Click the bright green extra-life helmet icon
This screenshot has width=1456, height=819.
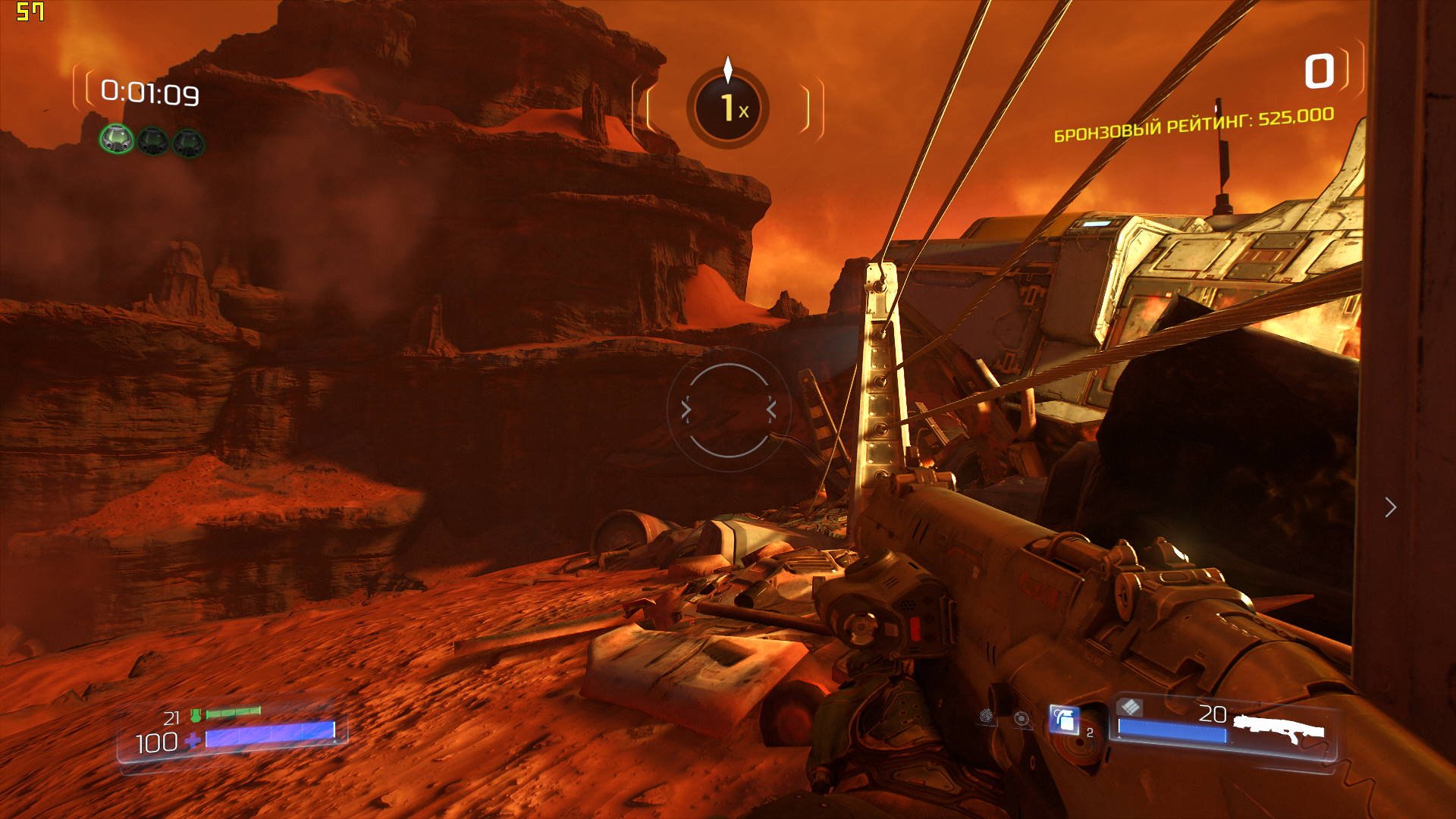(117, 140)
